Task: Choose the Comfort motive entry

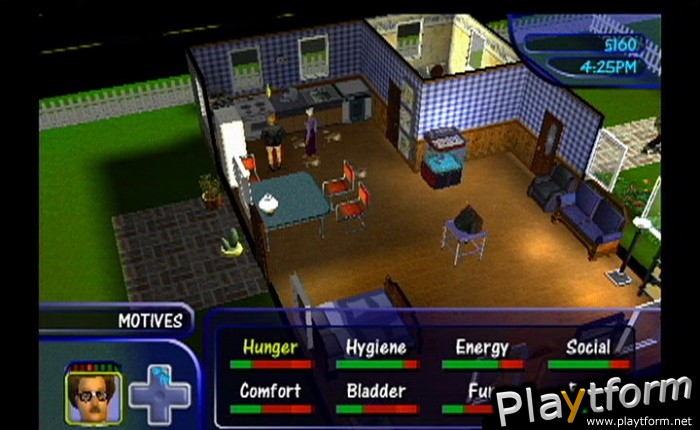Action: coord(270,393)
